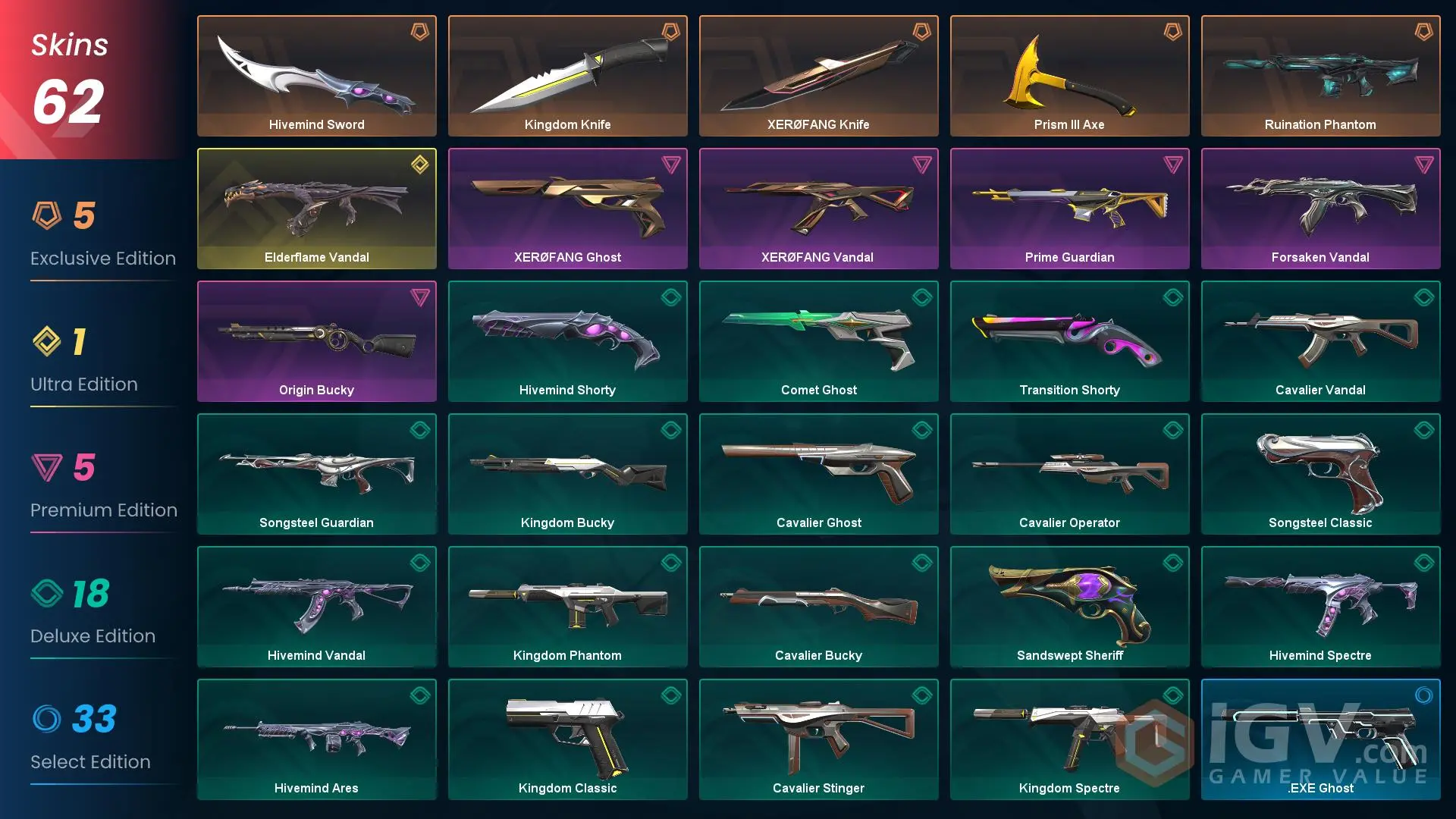Click the Exclusive Edition badge on Hivemind Sword
The image size is (1456, 819).
click(x=420, y=32)
